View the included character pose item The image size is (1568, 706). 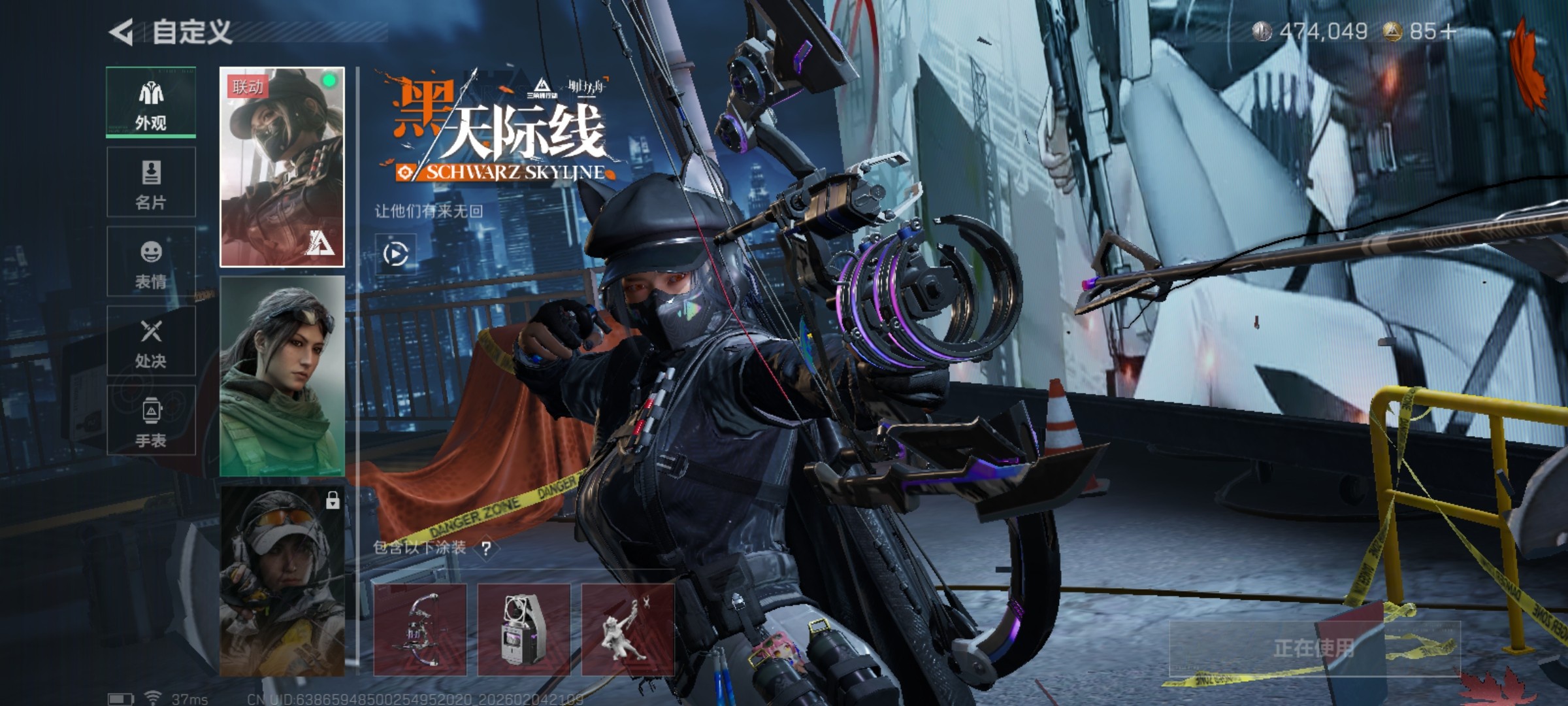pyautogui.click(x=628, y=630)
